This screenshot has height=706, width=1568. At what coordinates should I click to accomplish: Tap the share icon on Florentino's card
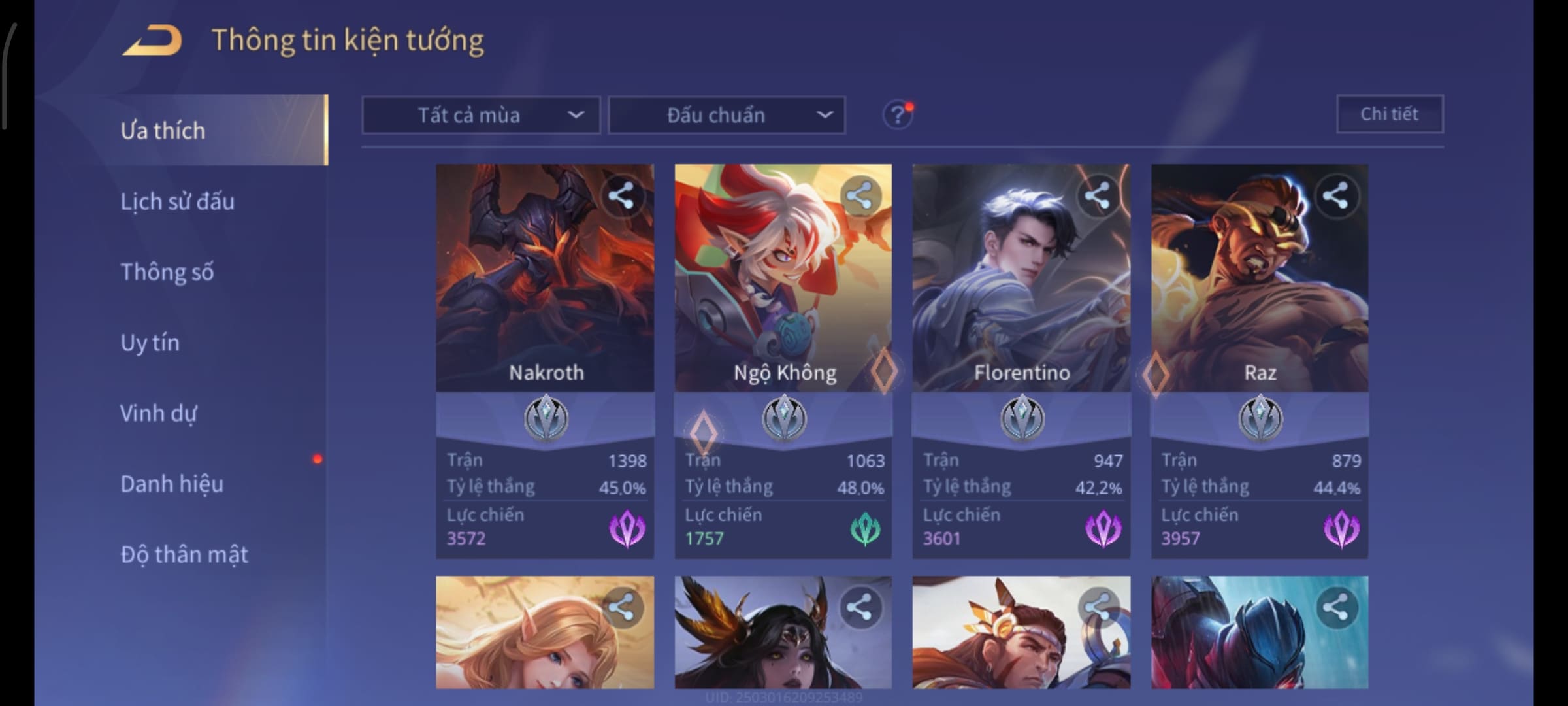click(1097, 195)
